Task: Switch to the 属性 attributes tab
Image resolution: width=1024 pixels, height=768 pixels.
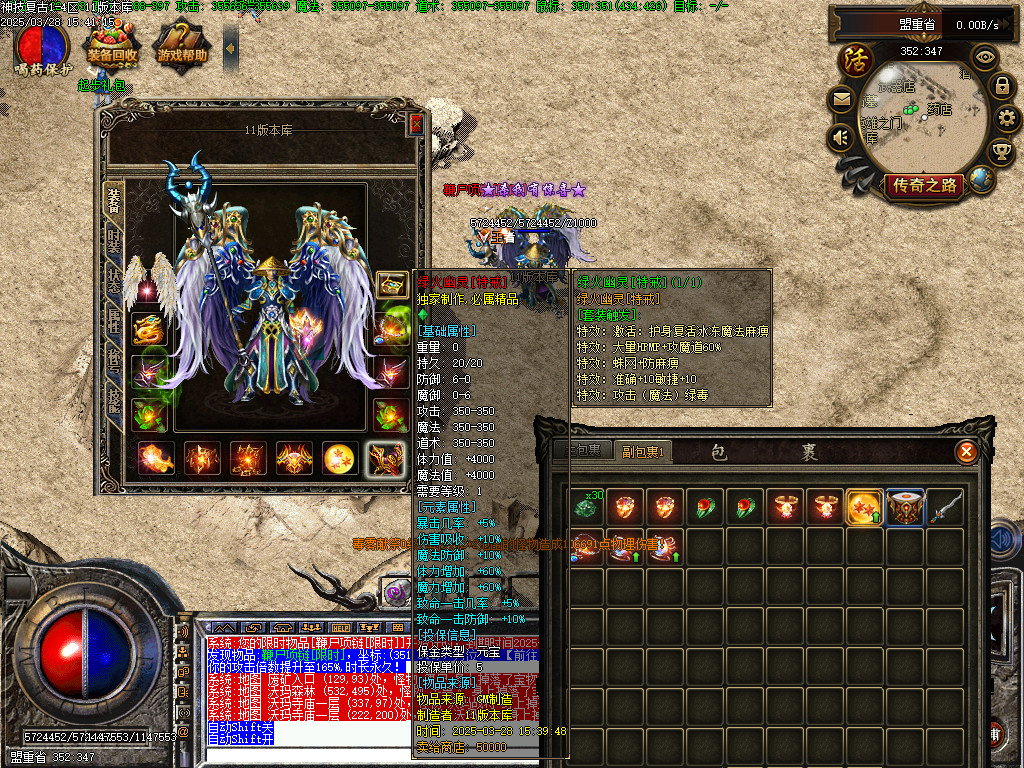Action: (x=114, y=322)
